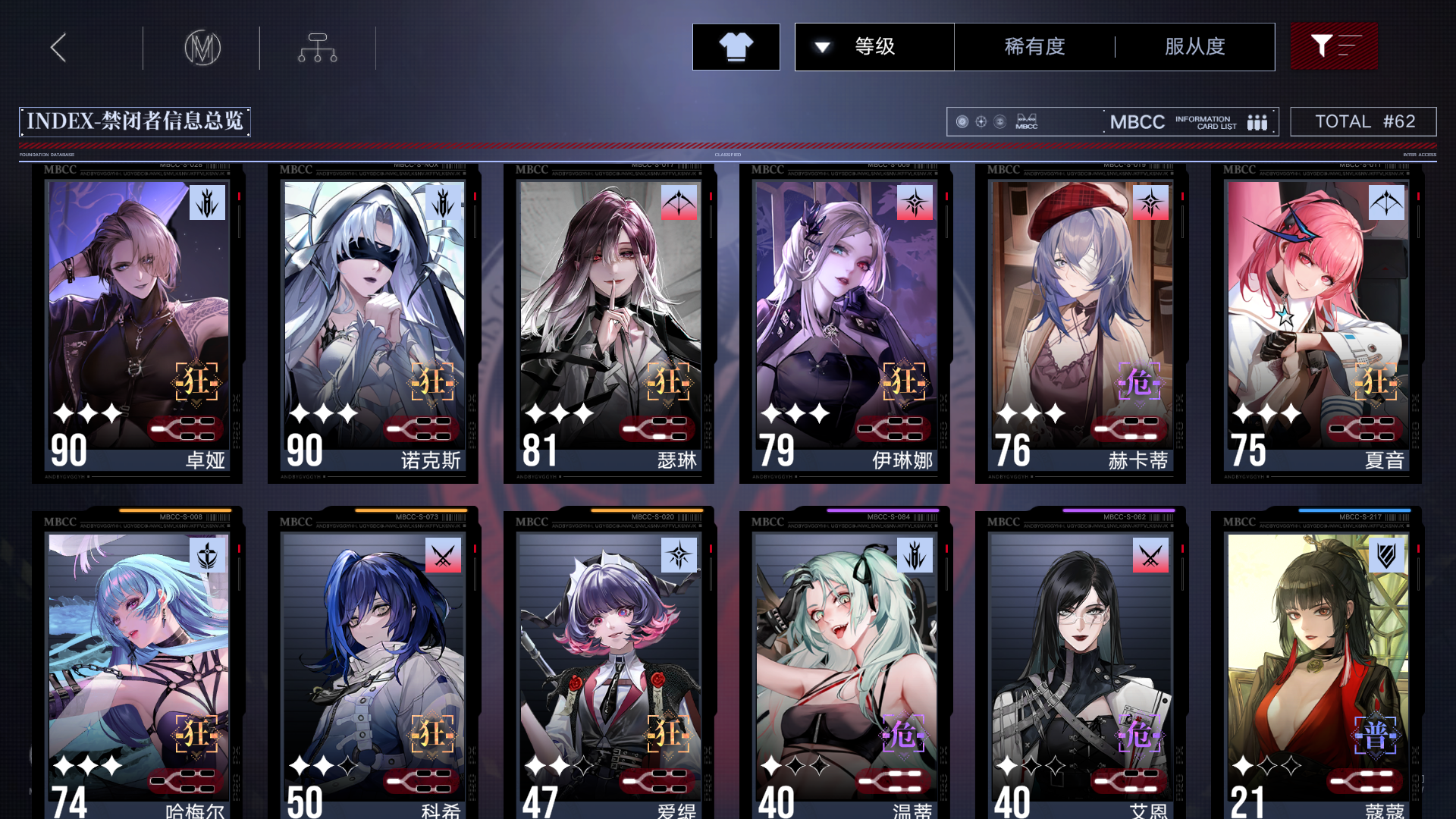The width and height of the screenshot is (1456, 819).
Task: Select the organization chart icon
Action: tap(317, 47)
